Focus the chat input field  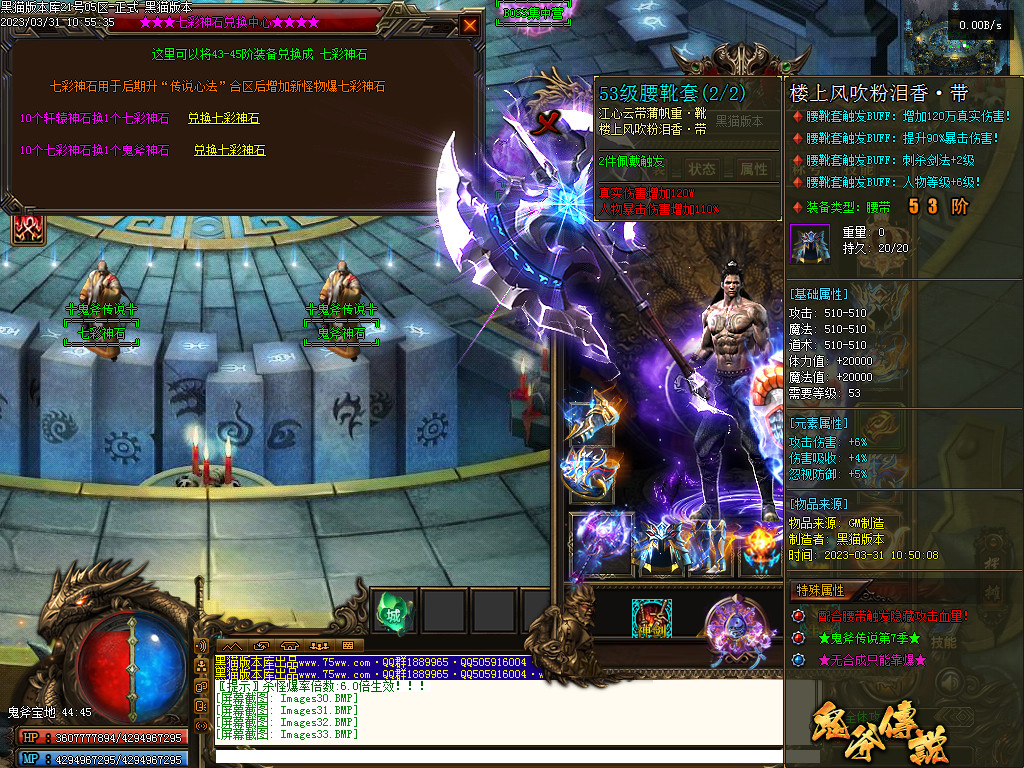[498, 755]
